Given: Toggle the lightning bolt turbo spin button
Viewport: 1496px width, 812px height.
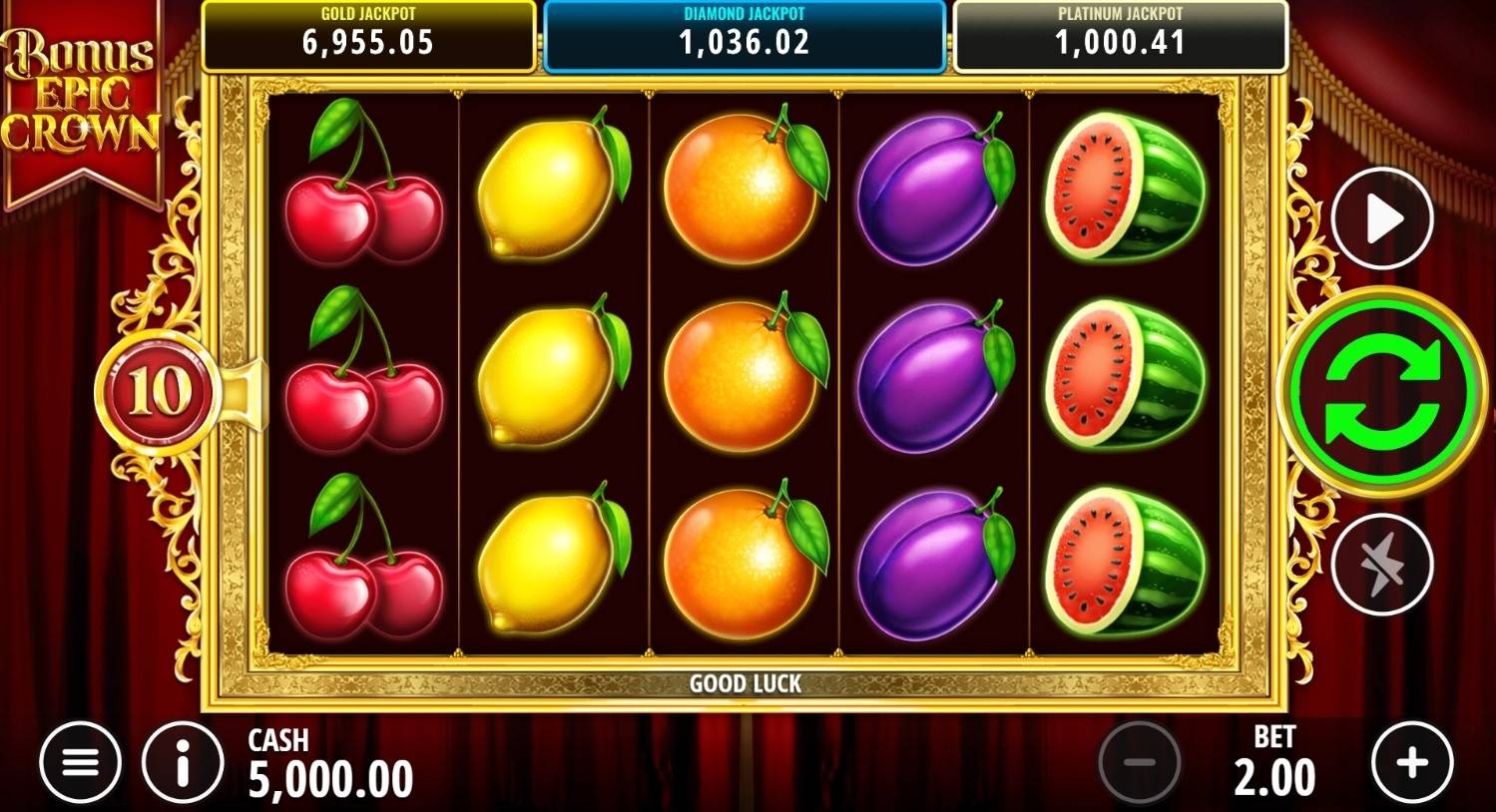Looking at the screenshot, I should coord(1381,565).
